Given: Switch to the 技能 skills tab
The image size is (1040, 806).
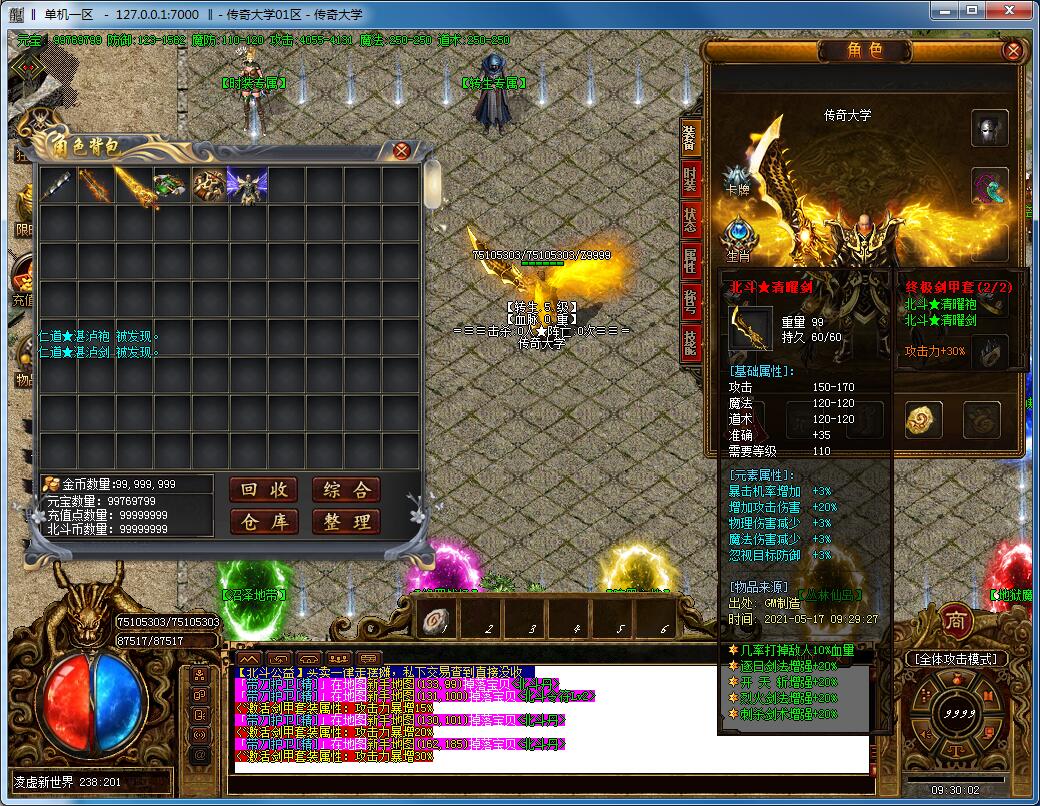Looking at the screenshot, I should (x=691, y=342).
